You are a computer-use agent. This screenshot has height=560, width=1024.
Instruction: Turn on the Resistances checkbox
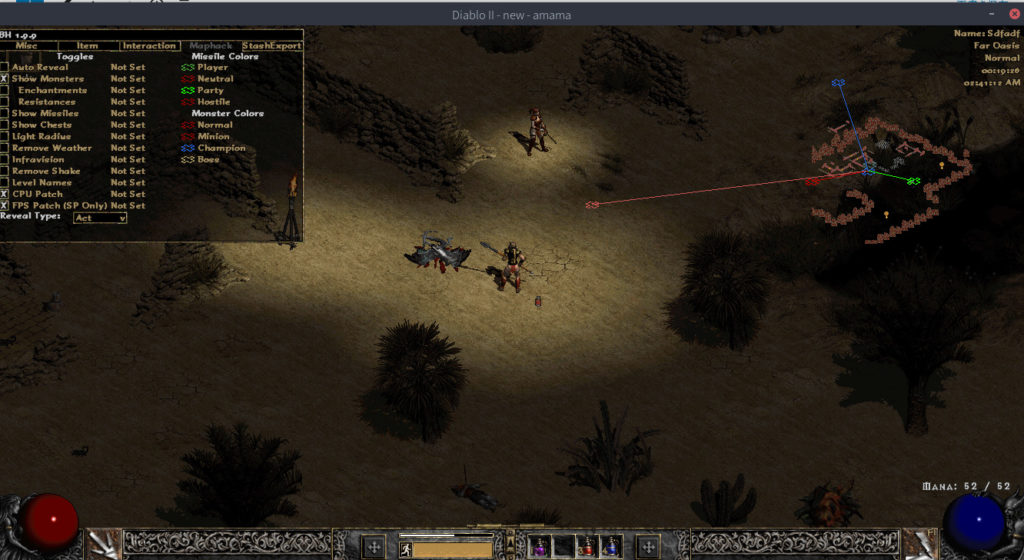pos(5,102)
